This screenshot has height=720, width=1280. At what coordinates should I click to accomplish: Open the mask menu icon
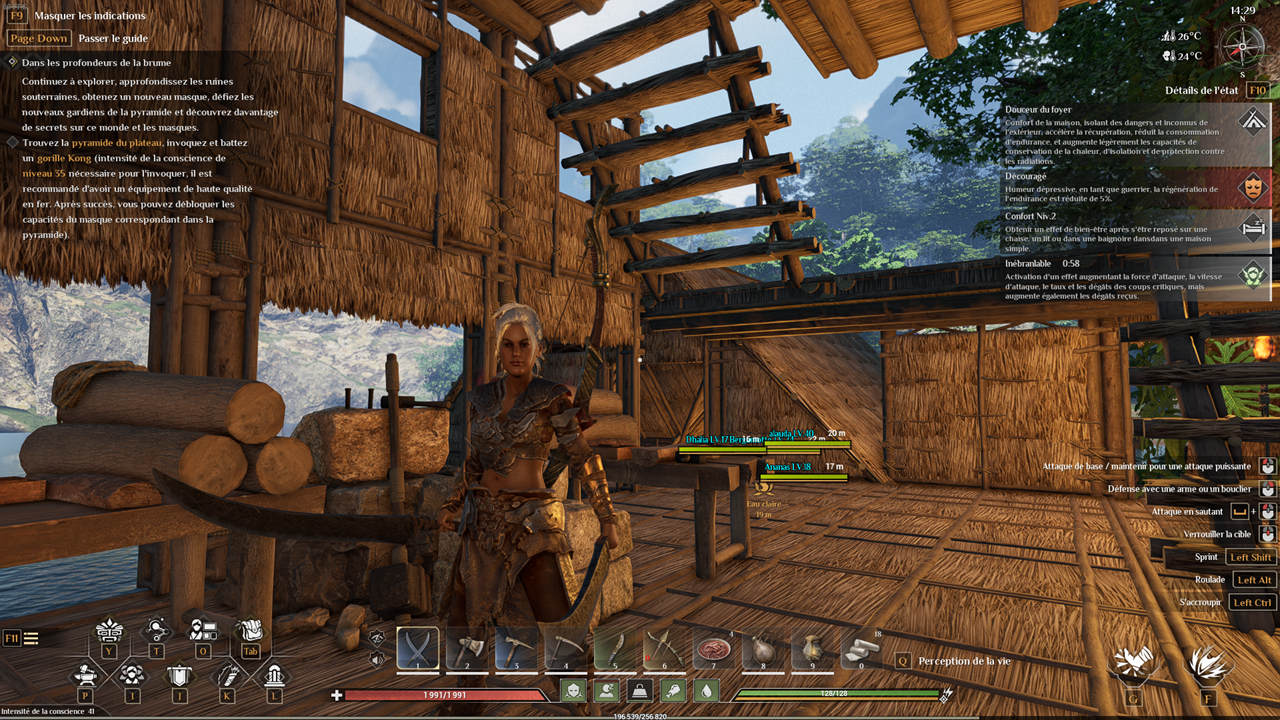tap(108, 631)
